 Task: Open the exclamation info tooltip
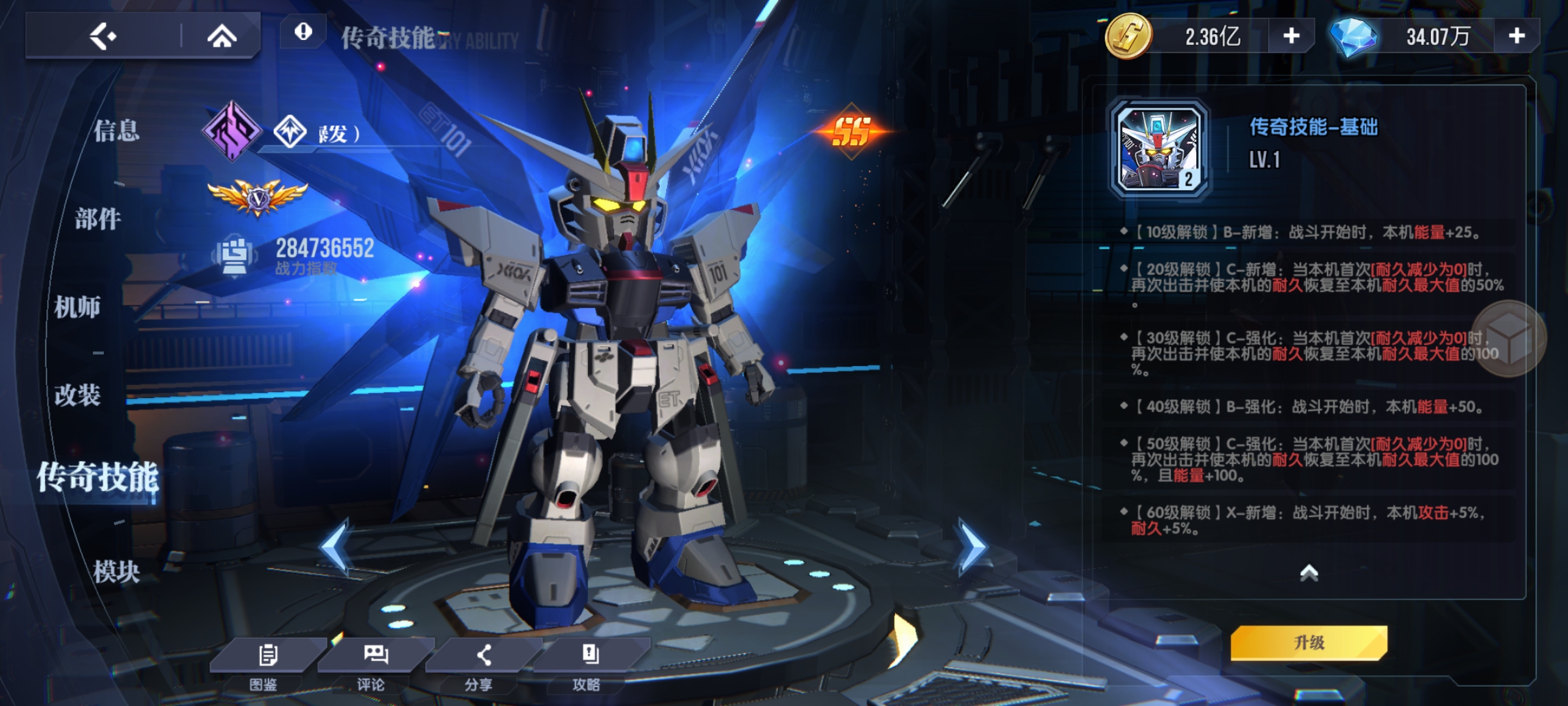click(303, 31)
